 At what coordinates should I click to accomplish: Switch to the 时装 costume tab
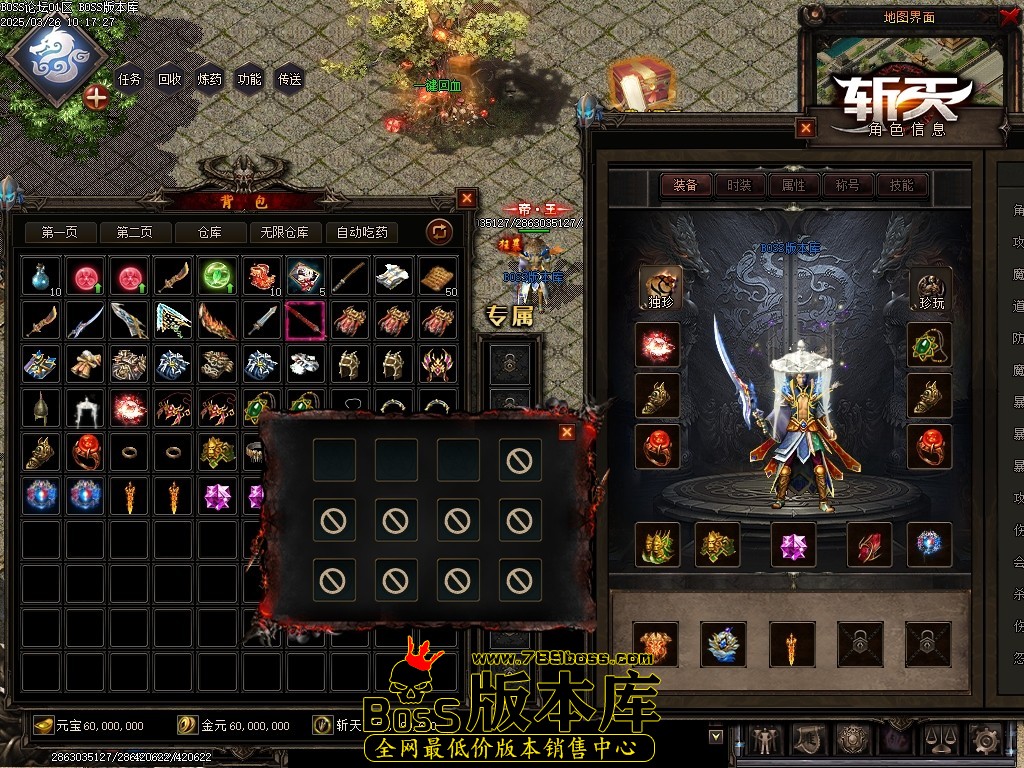click(739, 185)
